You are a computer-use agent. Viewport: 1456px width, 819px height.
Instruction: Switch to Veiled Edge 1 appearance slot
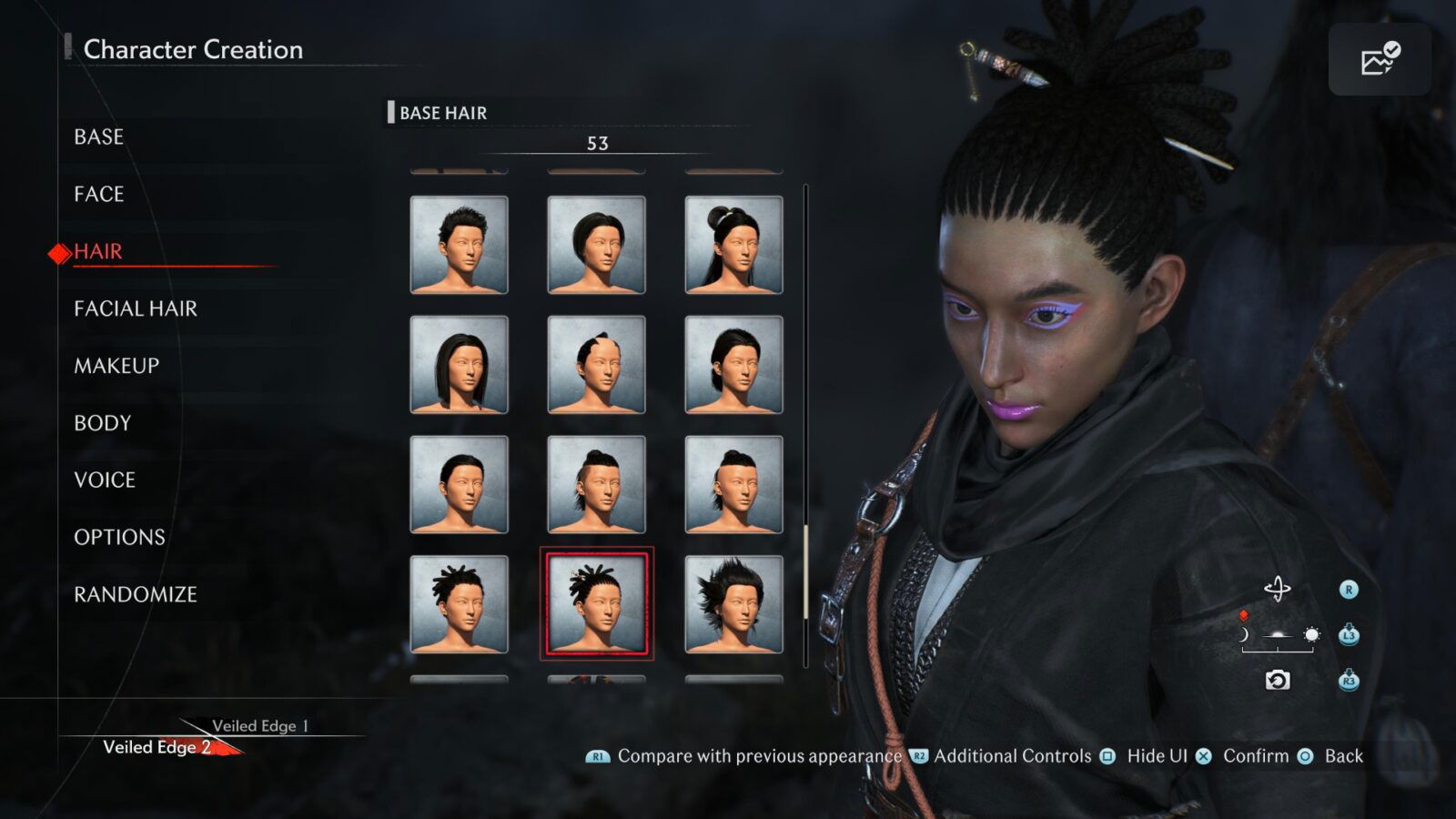point(261,726)
